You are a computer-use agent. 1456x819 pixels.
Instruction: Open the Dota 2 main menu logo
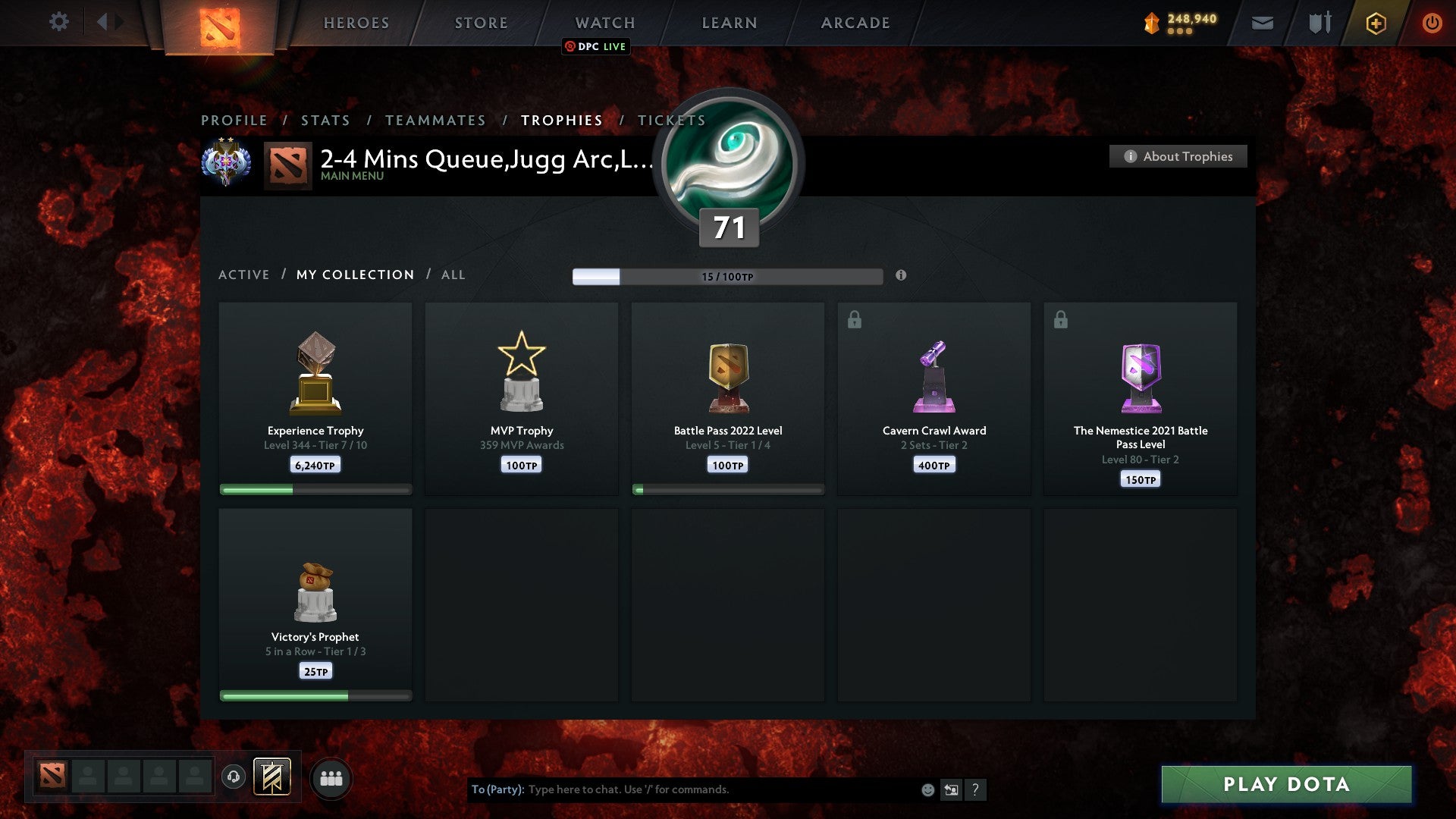[x=218, y=27]
